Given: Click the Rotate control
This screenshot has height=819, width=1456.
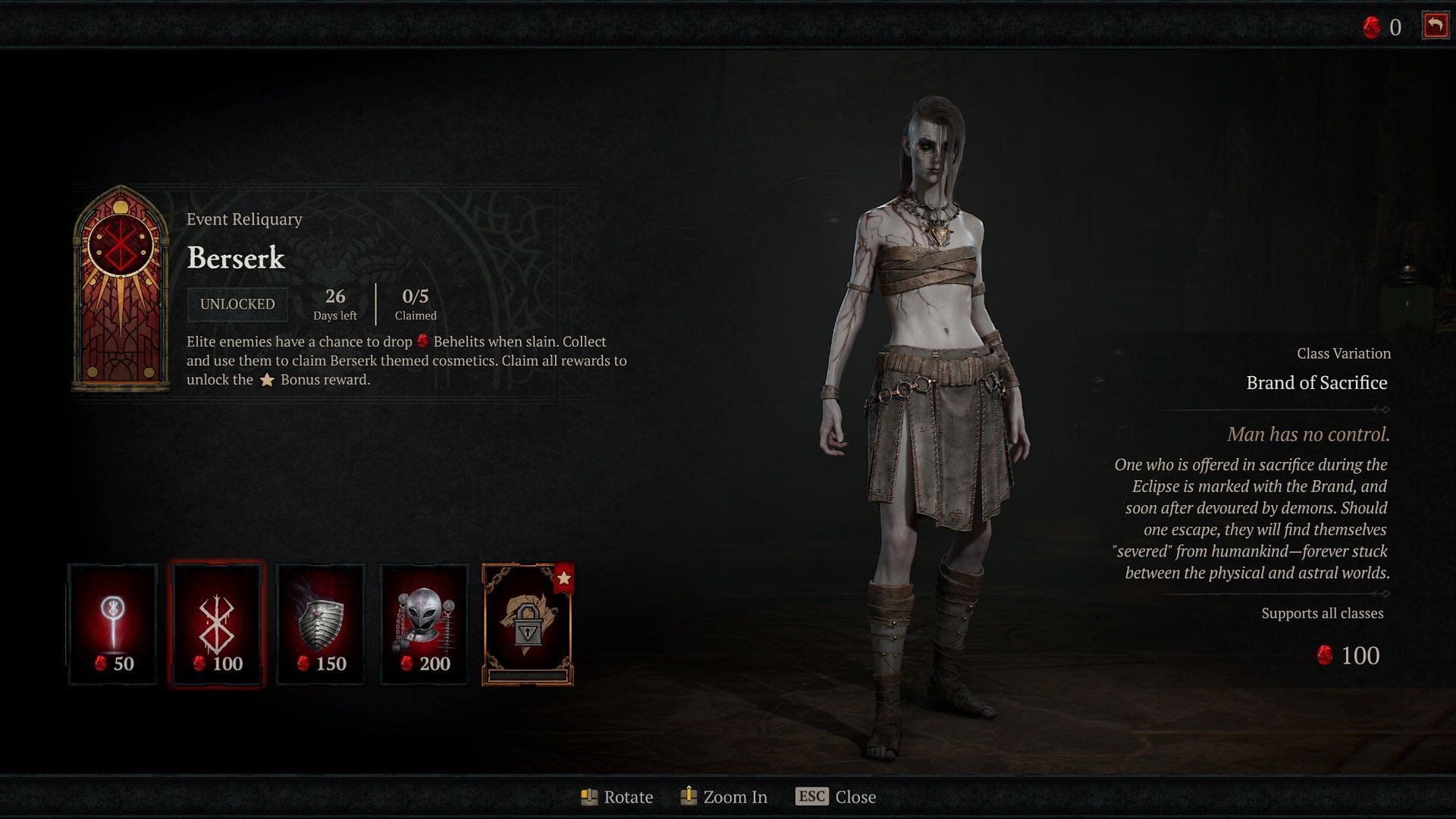Looking at the screenshot, I should click(x=617, y=796).
